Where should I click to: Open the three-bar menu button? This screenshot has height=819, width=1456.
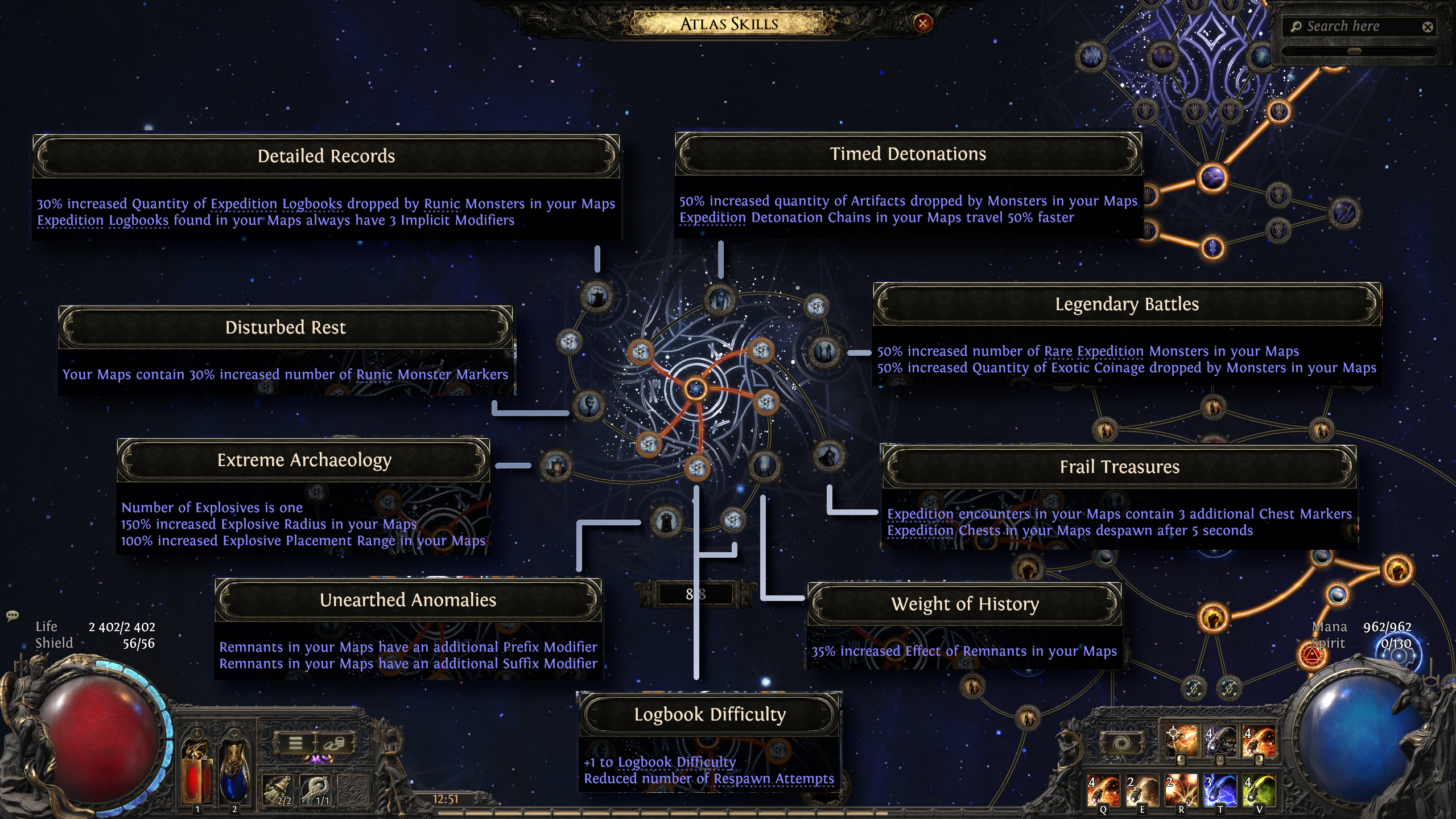tap(295, 743)
